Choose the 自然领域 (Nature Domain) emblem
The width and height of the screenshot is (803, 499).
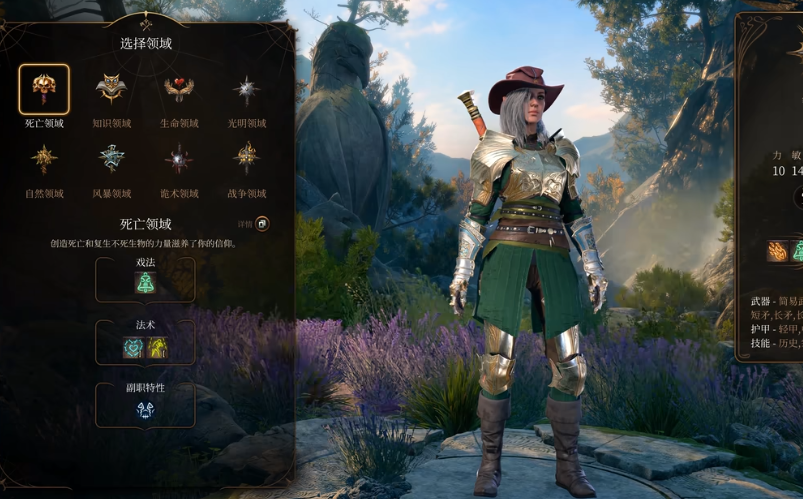[44, 158]
